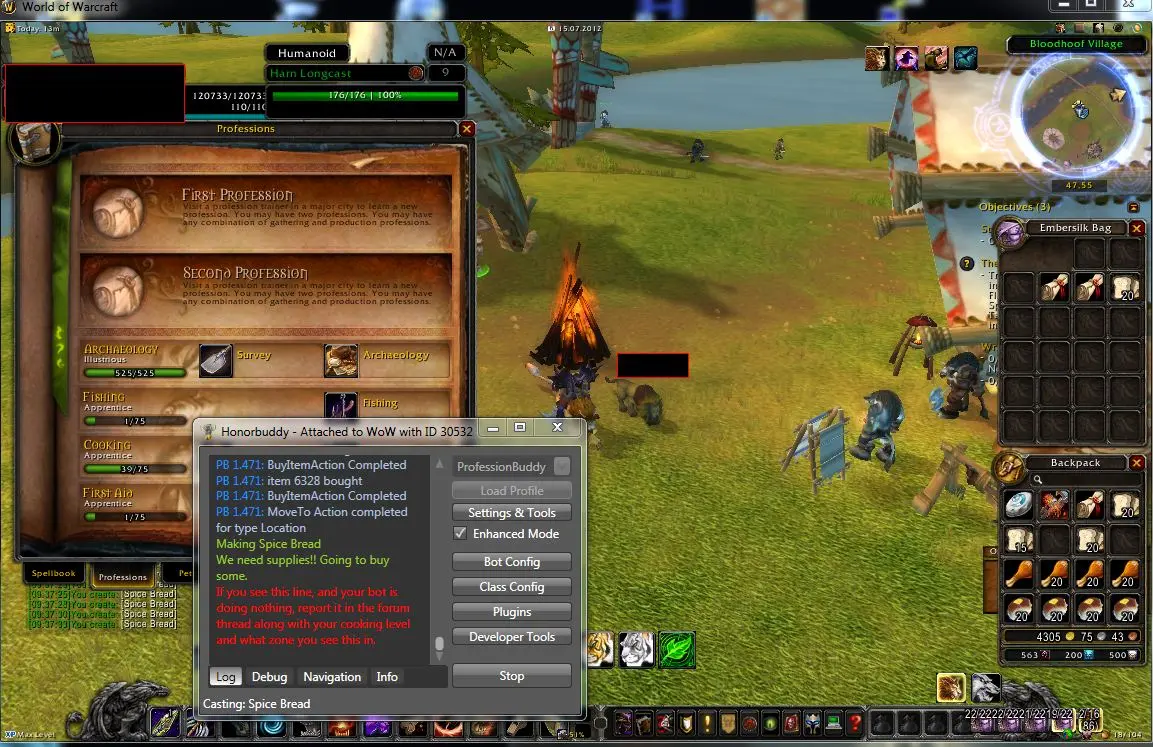Switch to the Navigation tab
The height and width of the screenshot is (747, 1153).
tap(332, 677)
